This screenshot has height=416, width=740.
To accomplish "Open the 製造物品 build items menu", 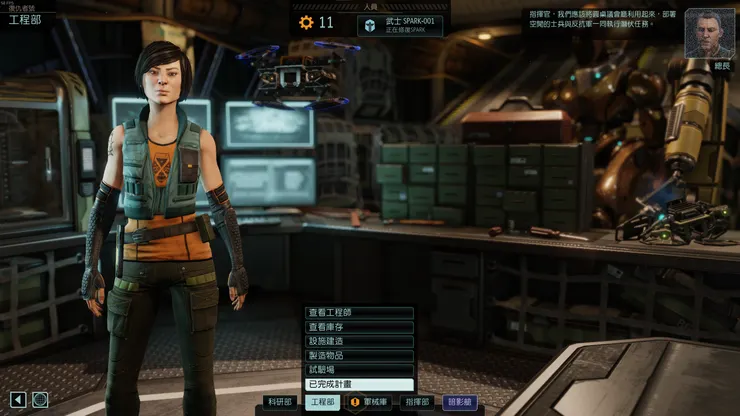I will [359, 355].
